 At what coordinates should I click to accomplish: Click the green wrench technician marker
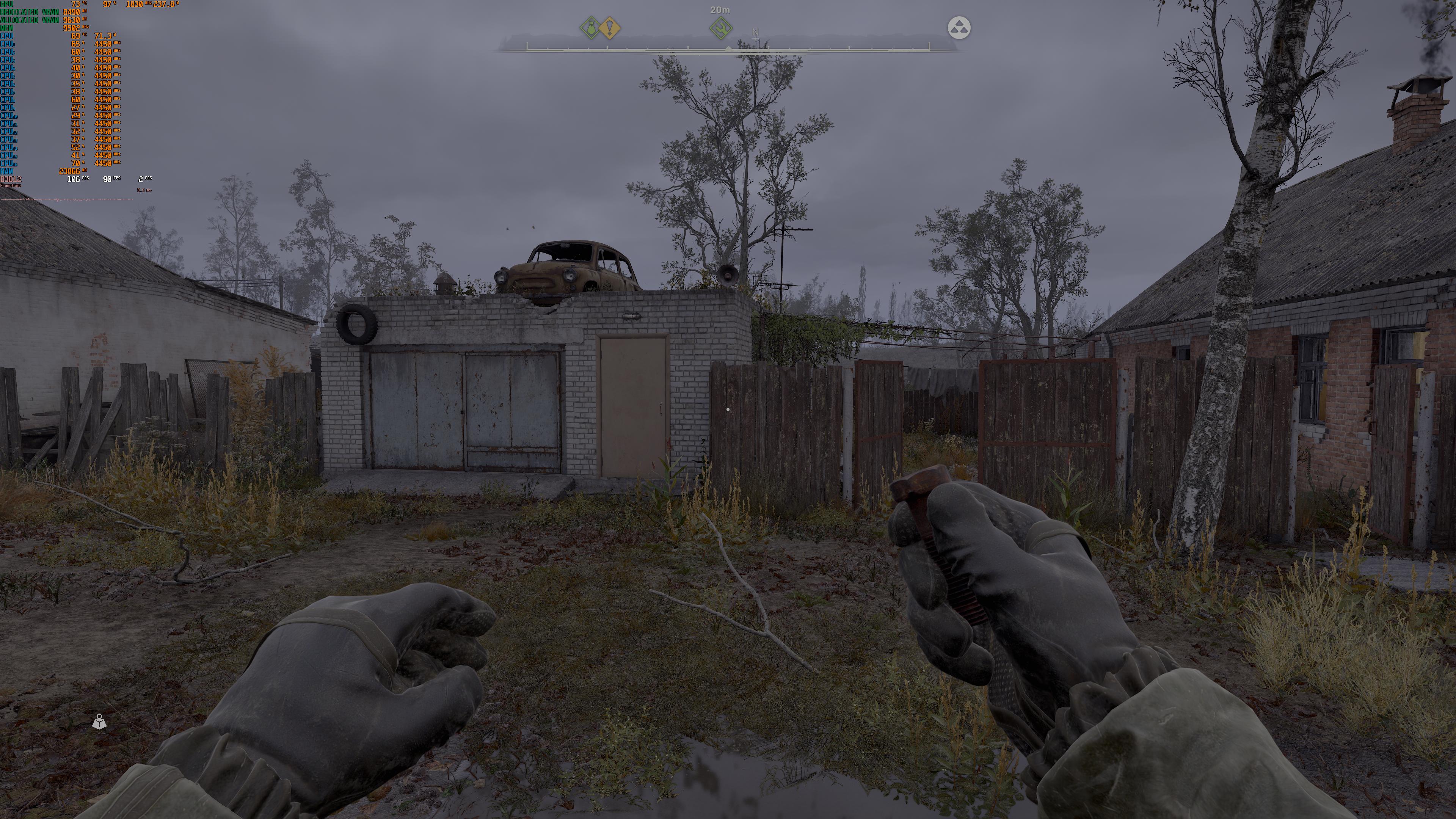[721, 28]
